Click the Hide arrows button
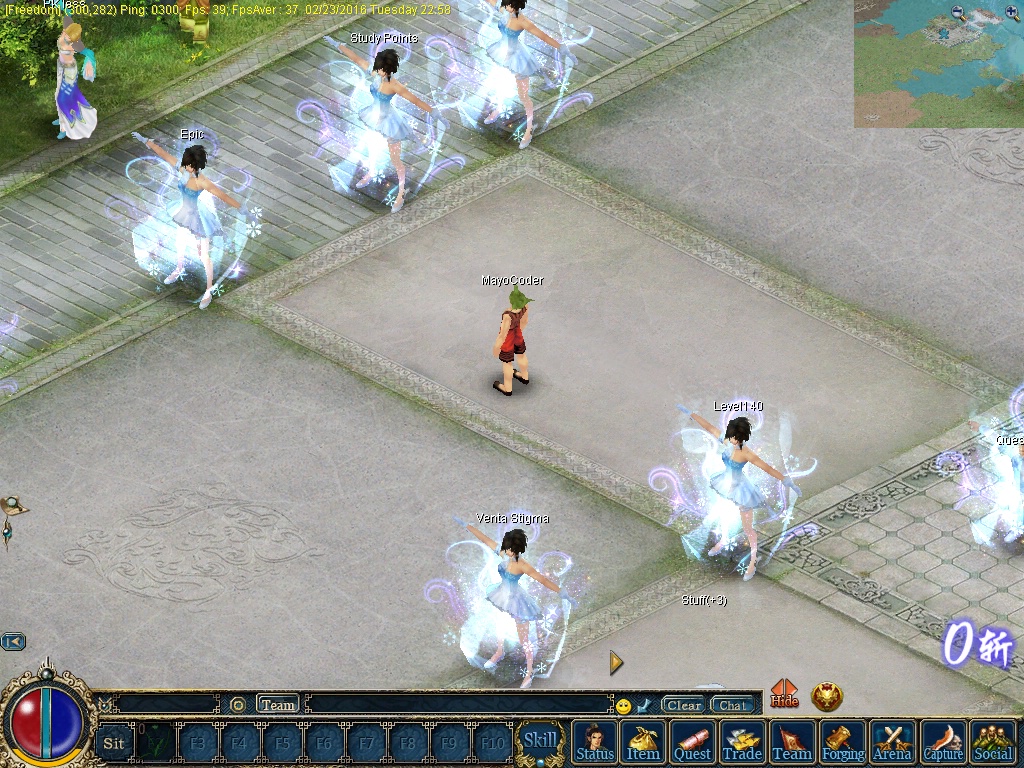 click(785, 693)
